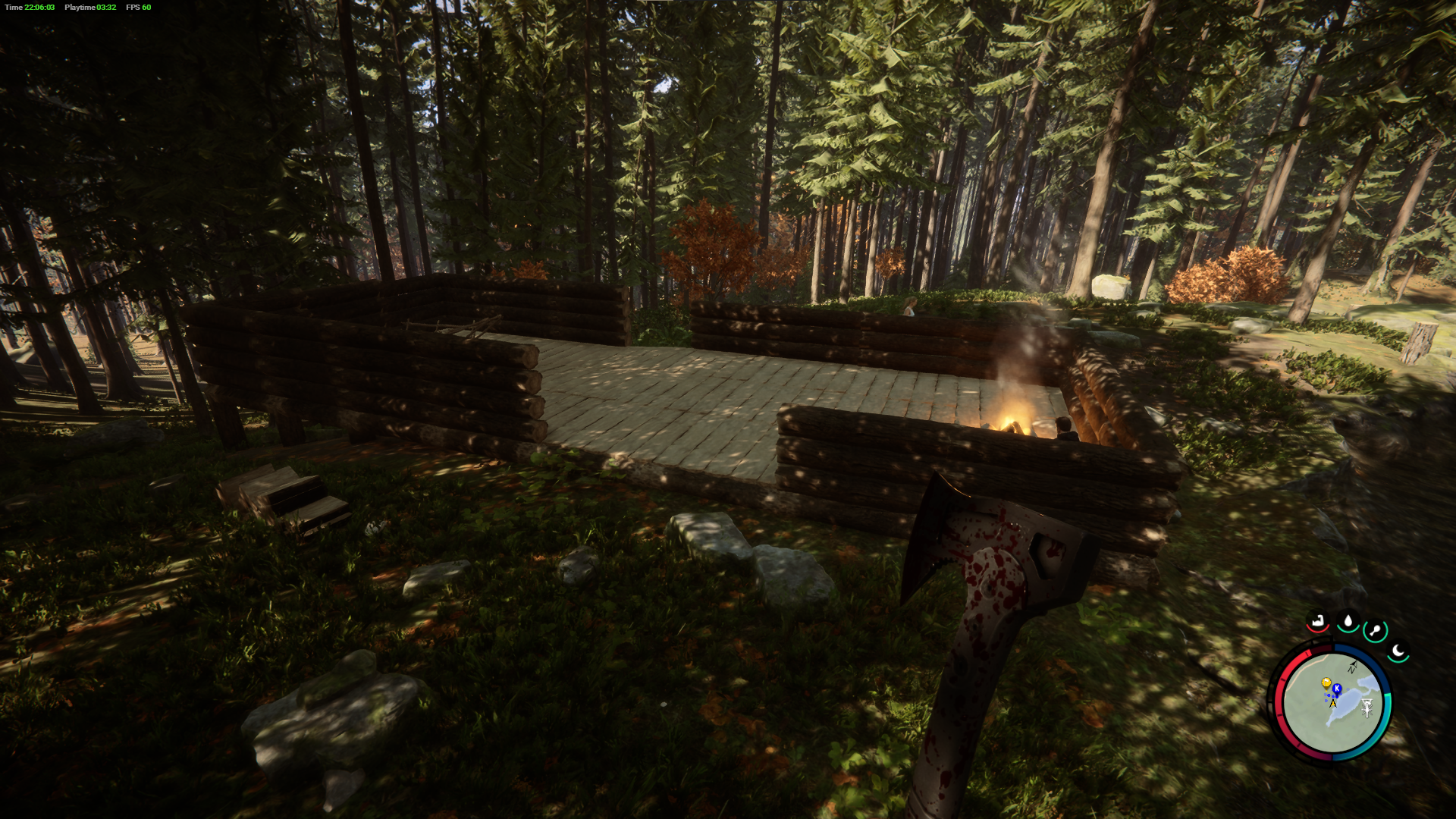Select Kelvin's blue K marker on the minimap
Viewport: 1456px width, 819px height.
[1337, 688]
